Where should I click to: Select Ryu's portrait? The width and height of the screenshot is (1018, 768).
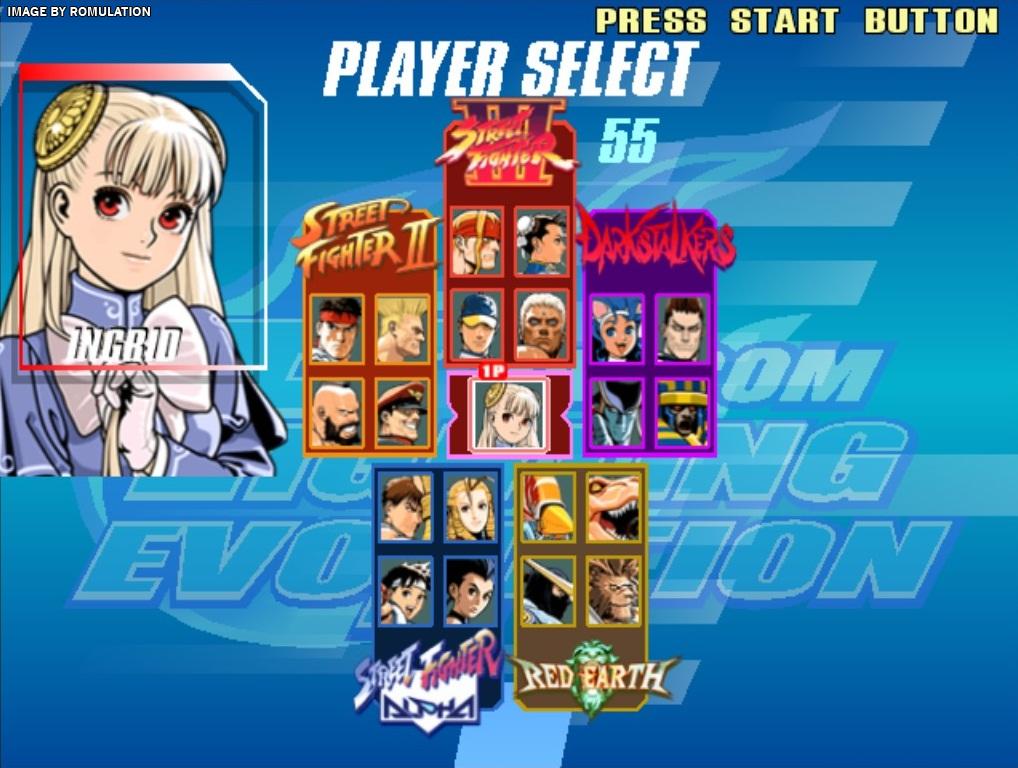[x=337, y=328]
